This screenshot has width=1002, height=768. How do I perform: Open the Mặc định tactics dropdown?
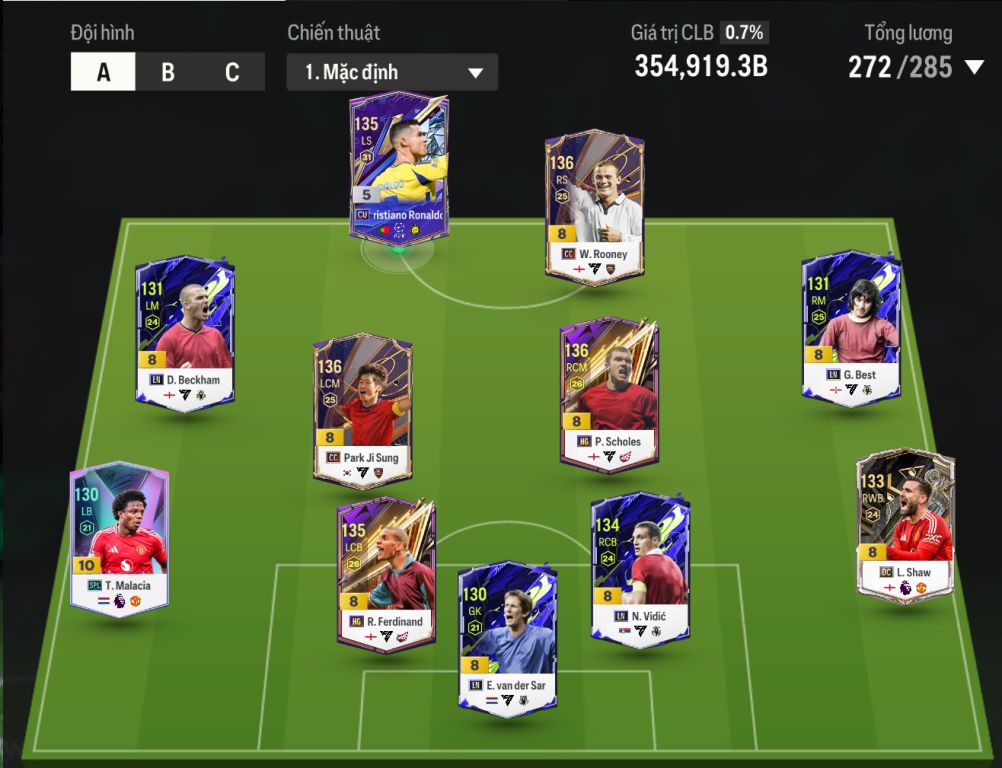click(x=392, y=73)
